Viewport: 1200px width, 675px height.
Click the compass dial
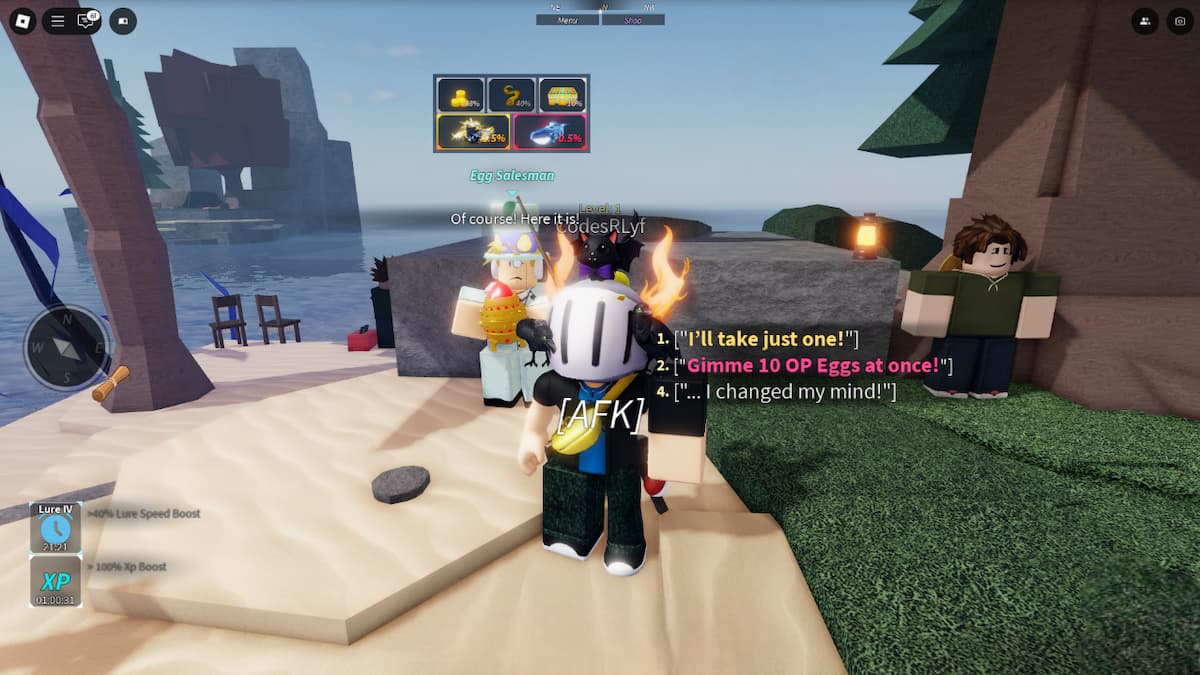(x=67, y=347)
